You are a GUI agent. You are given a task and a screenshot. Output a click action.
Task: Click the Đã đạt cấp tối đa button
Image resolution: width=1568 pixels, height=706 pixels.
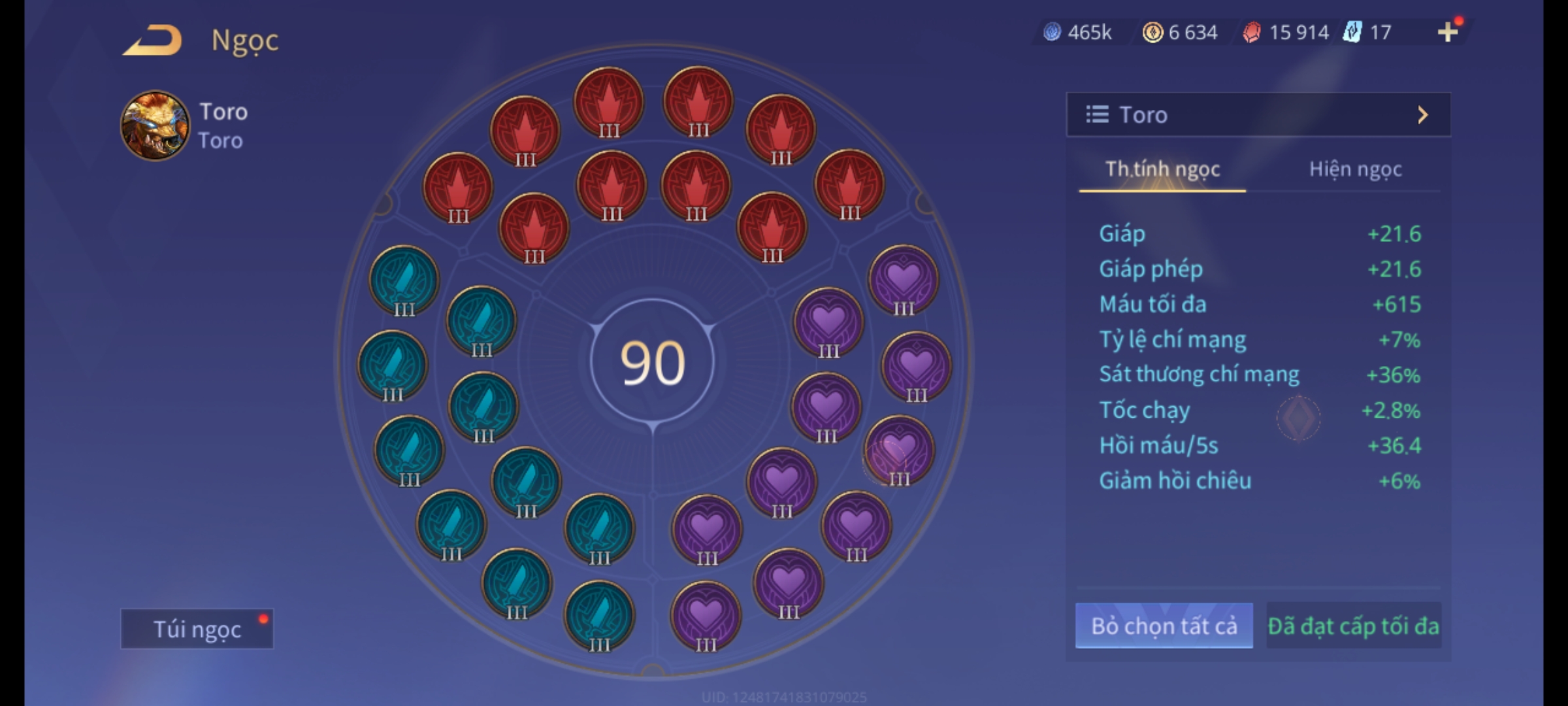(x=1353, y=626)
